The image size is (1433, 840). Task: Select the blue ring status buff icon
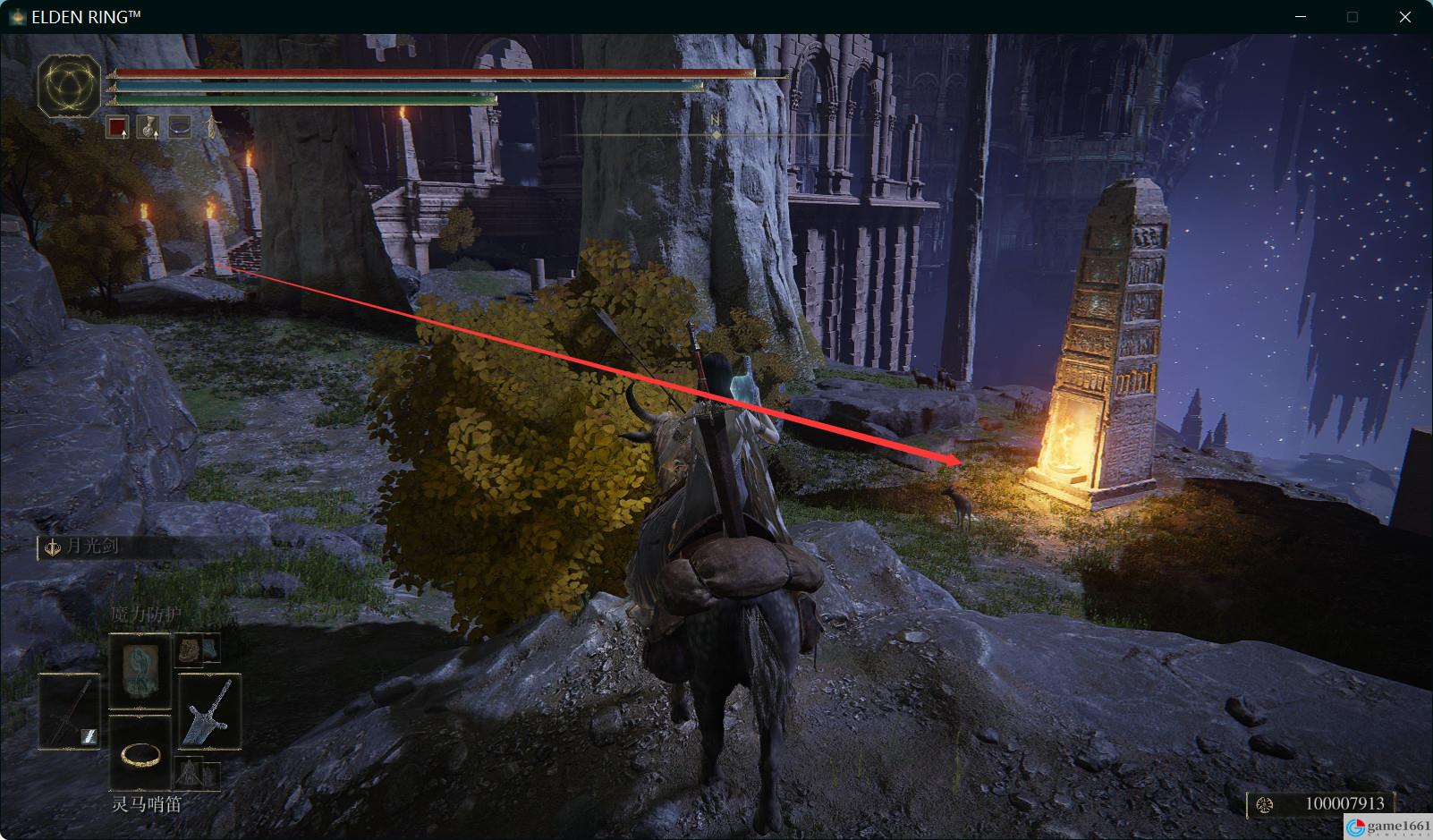180,128
